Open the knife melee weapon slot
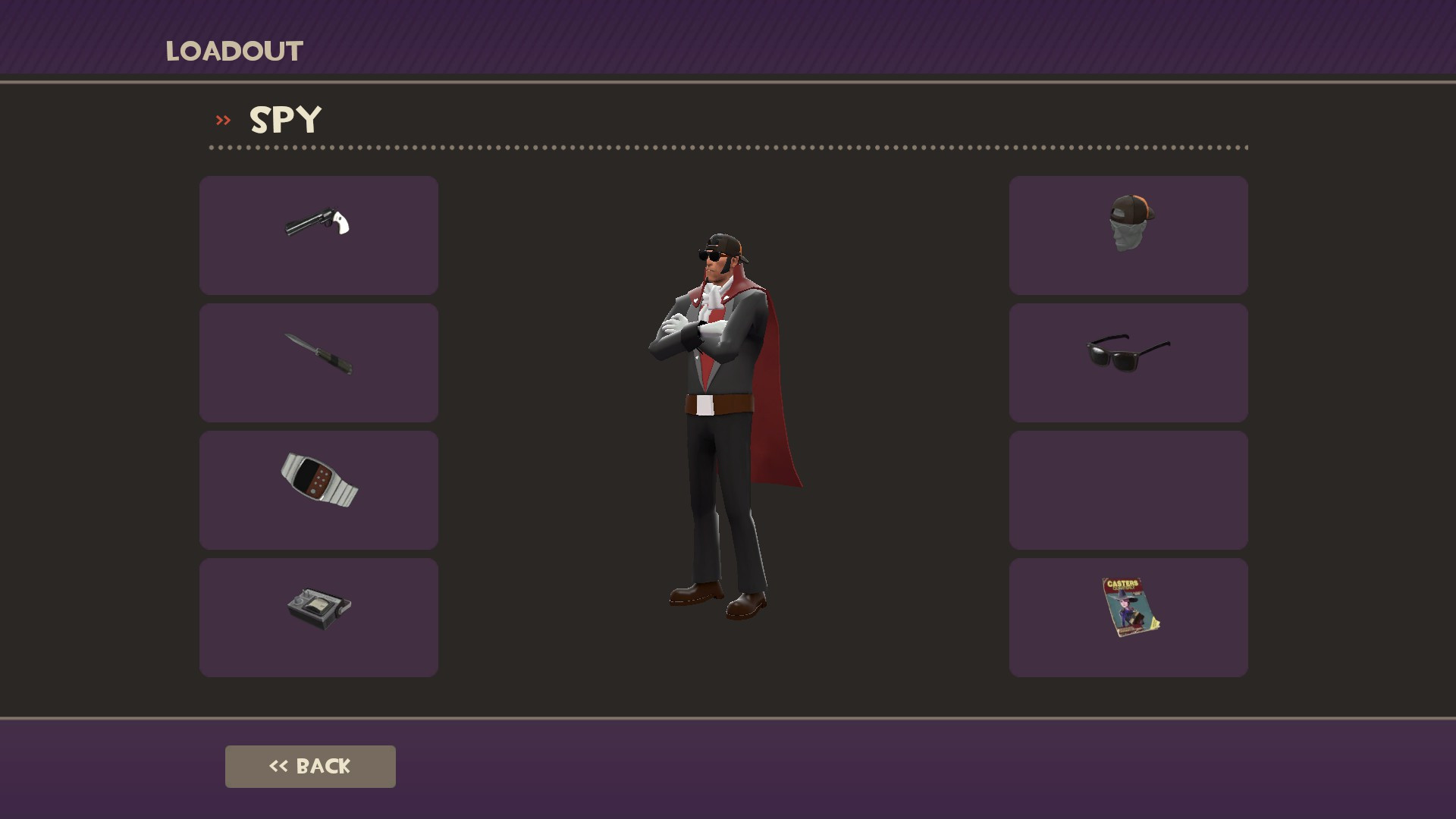The width and height of the screenshot is (1456, 819). click(318, 362)
